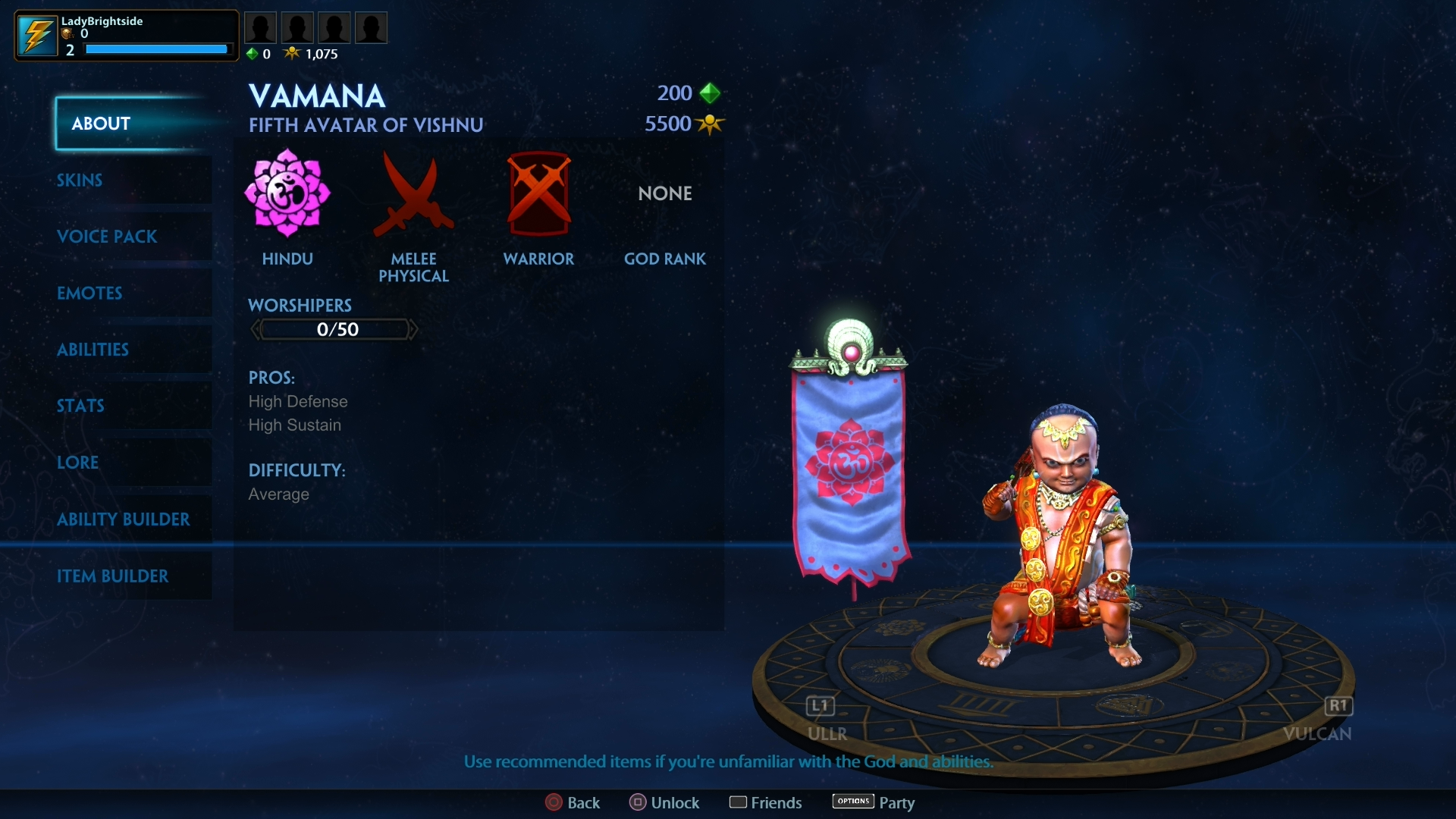Open the Abilities tab

[x=93, y=350]
